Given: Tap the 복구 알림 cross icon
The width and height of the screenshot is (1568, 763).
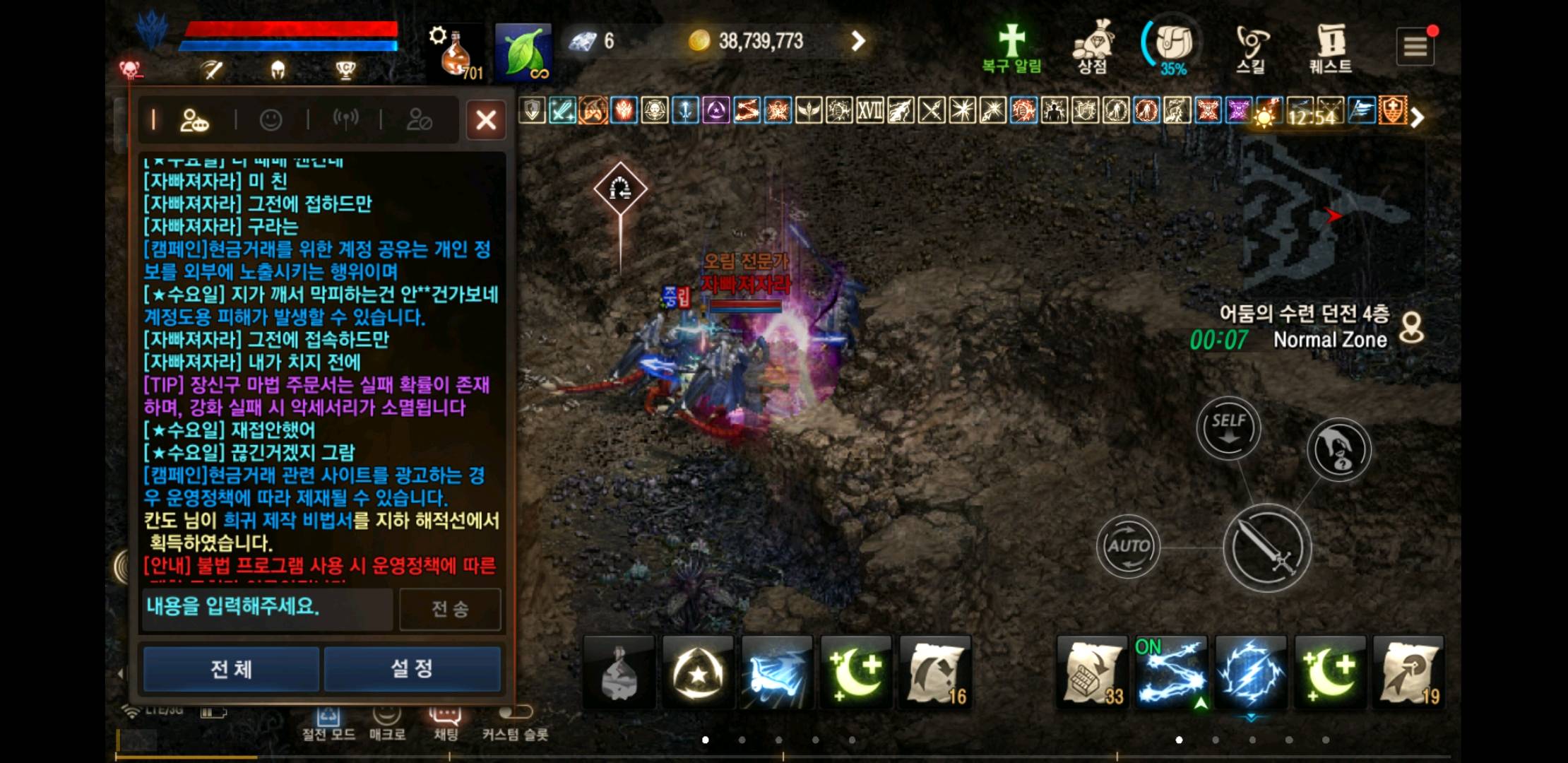Looking at the screenshot, I should [x=1011, y=42].
